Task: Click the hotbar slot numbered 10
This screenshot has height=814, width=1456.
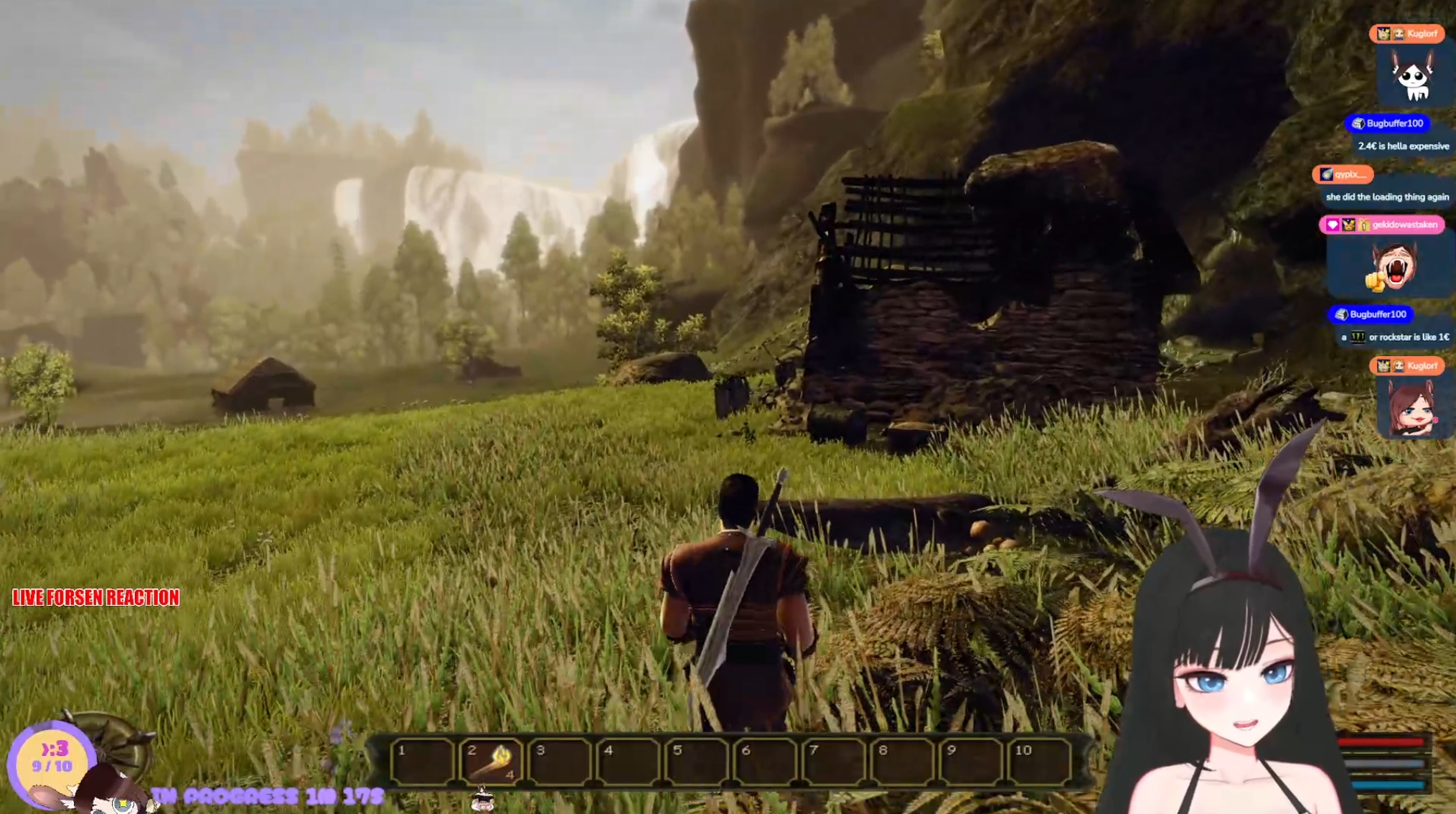Action: [1041, 761]
